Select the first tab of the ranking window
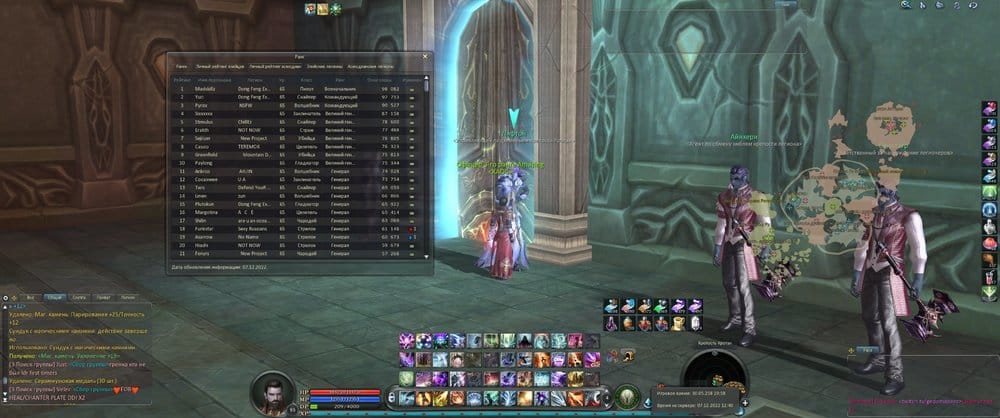 pos(182,66)
